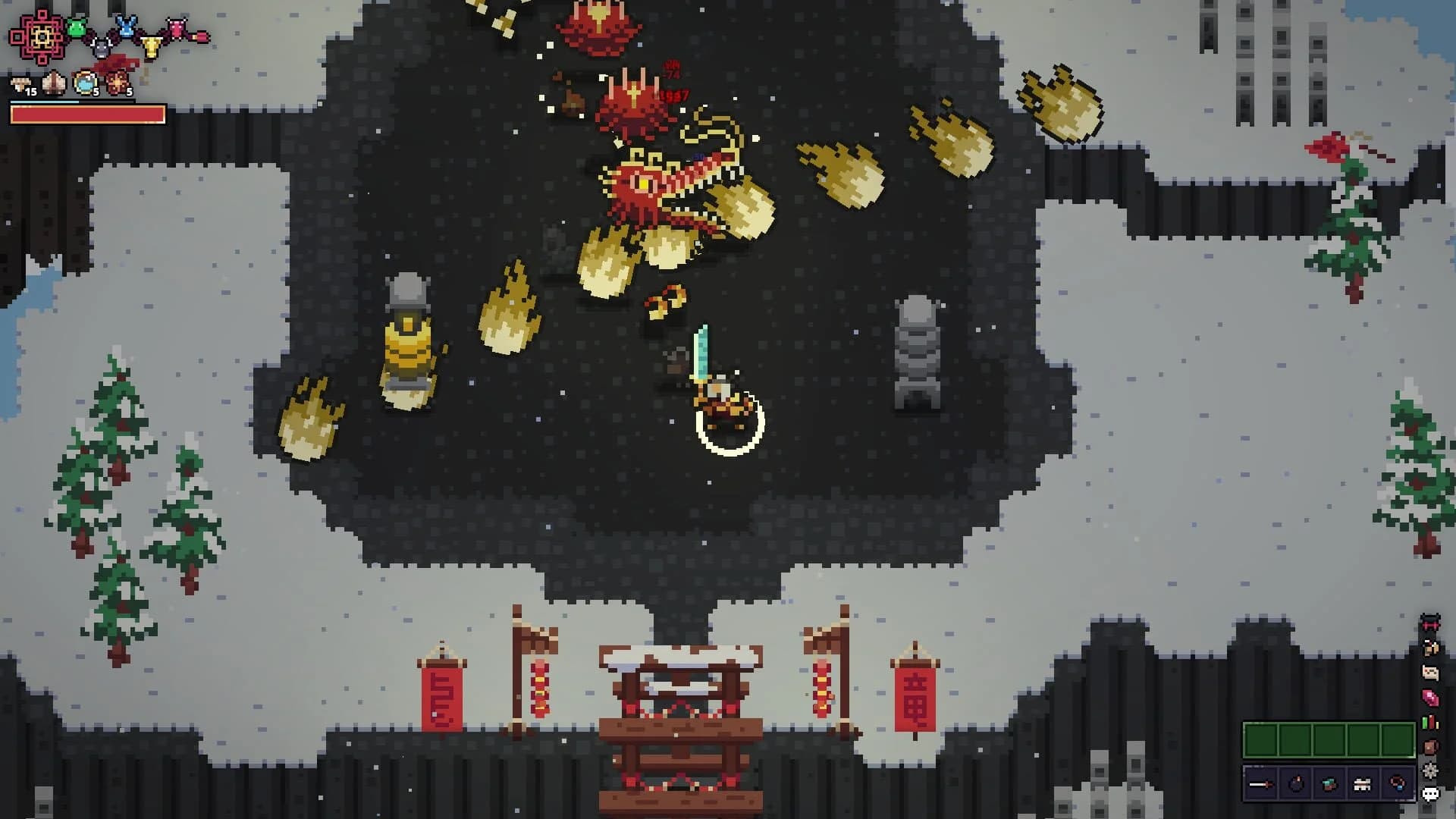The height and width of the screenshot is (819, 1456).
Task: Select the sword in the first hotbar slot
Action: [x=1263, y=783]
